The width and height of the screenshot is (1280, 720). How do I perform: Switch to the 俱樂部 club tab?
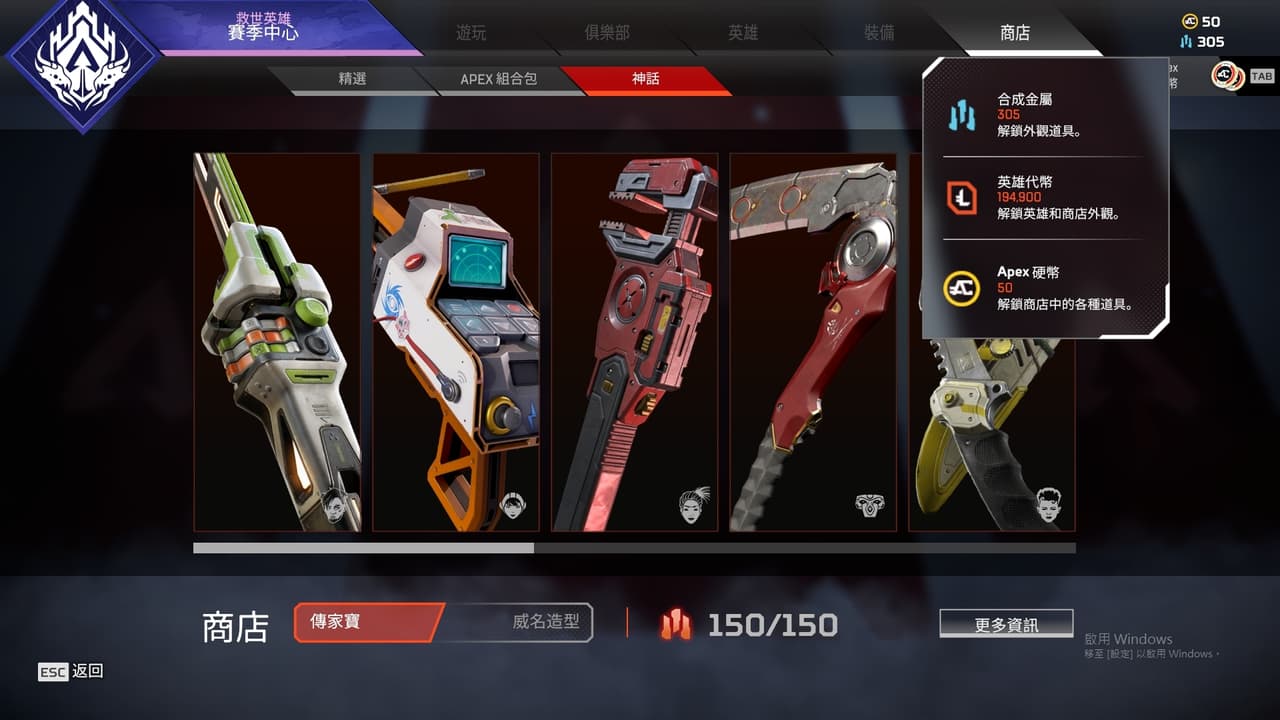(607, 33)
